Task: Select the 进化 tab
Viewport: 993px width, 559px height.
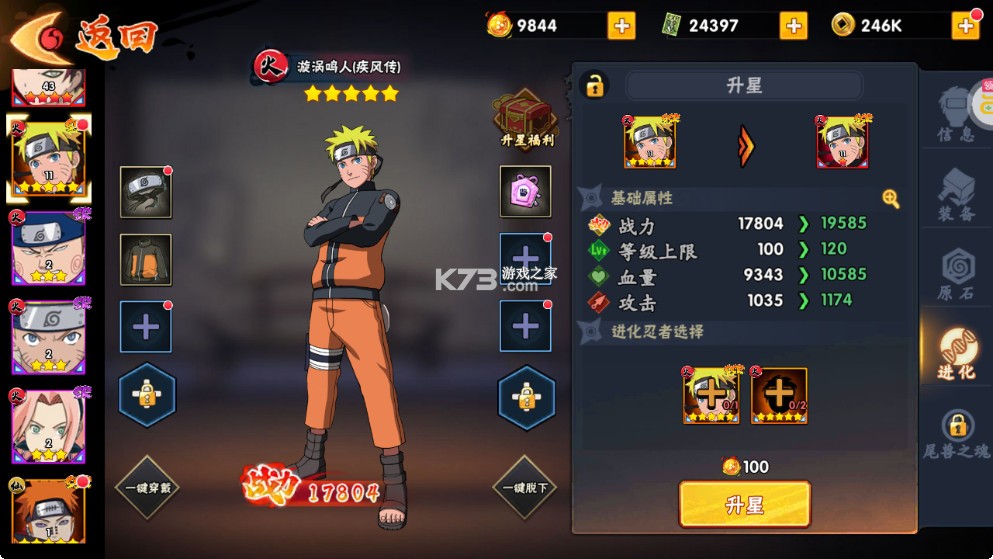Action: pos(955,354)
